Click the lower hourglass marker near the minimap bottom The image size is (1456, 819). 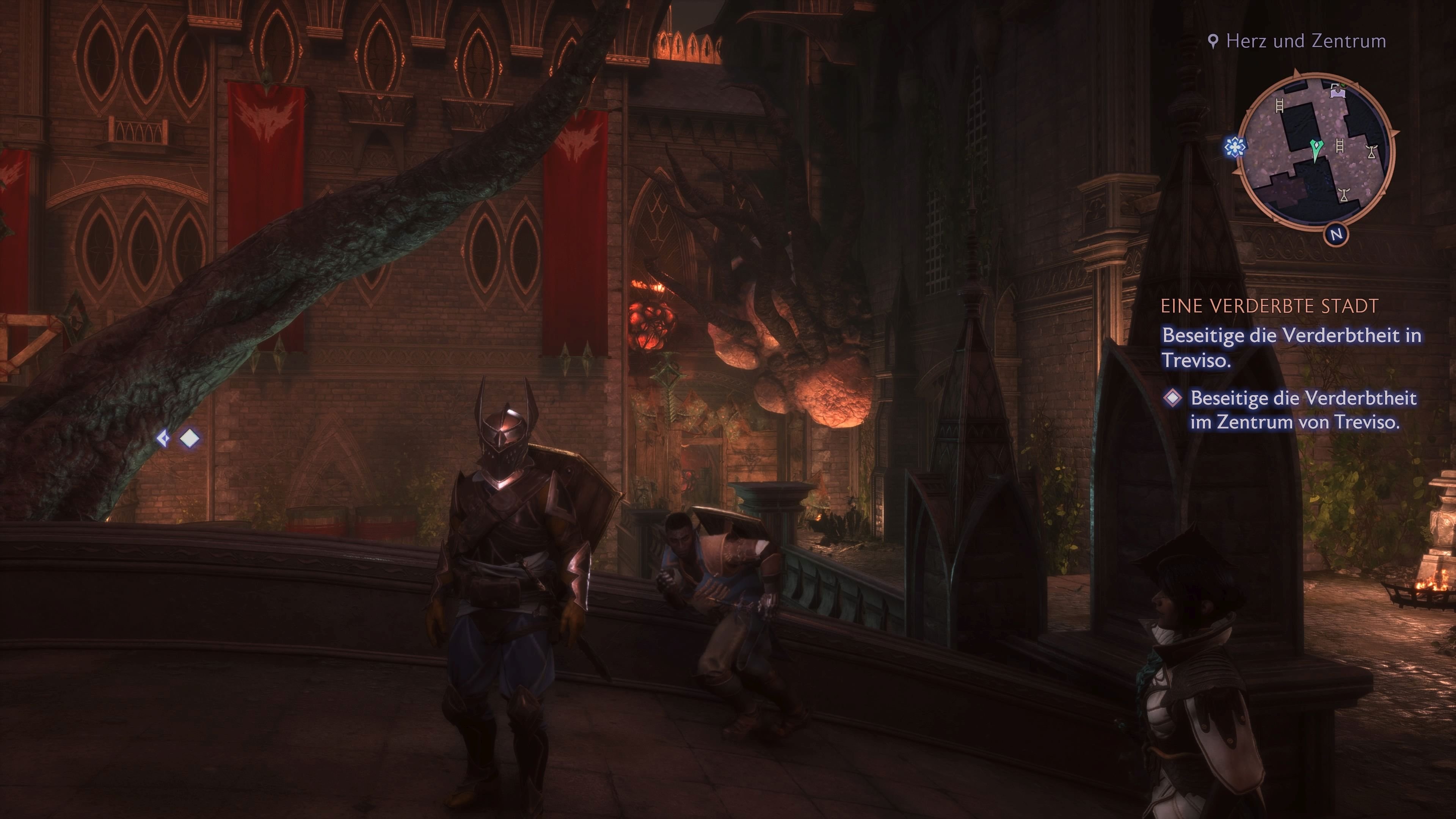(x=1343, y=195)
